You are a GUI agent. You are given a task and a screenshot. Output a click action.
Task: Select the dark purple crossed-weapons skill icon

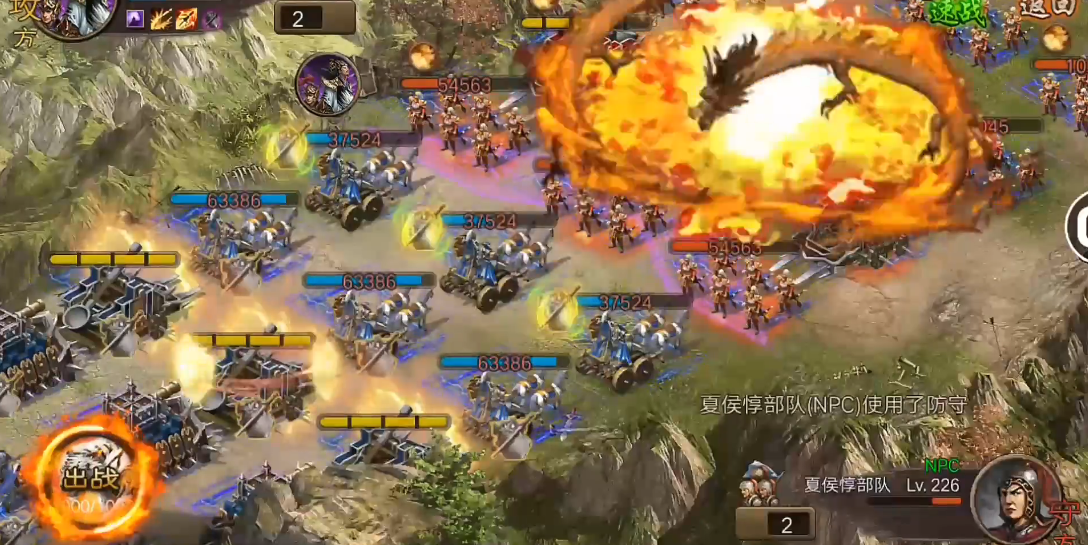tap(212, 18)
